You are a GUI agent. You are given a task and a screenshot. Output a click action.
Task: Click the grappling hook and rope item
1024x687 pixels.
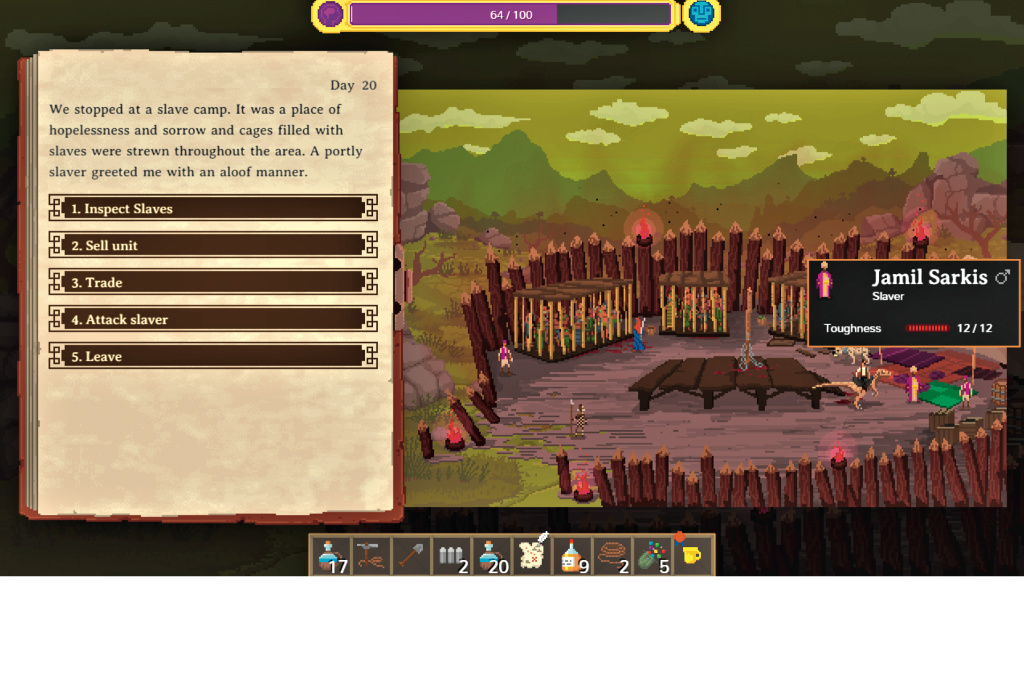[x=371, y=555]
